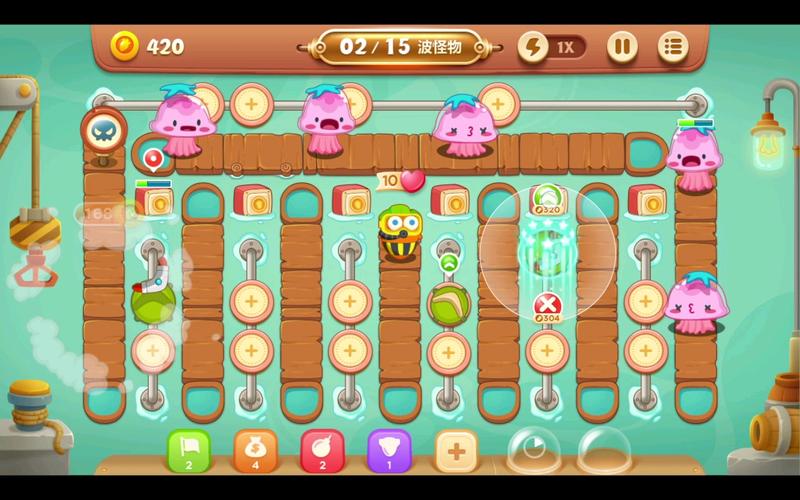Use the green flag item
800x500 pixels.
[x=188, y=451]
